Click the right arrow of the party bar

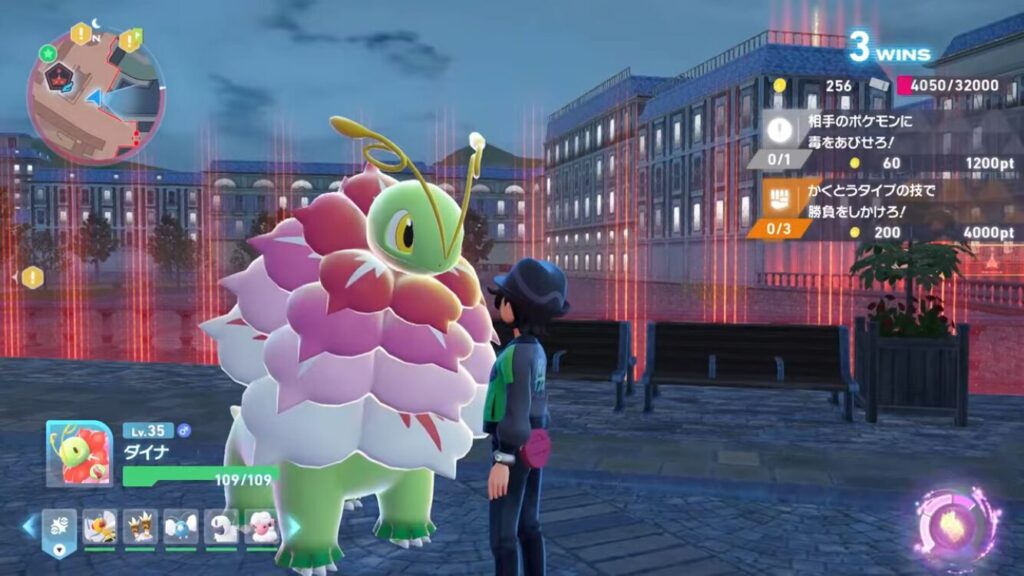294,526
